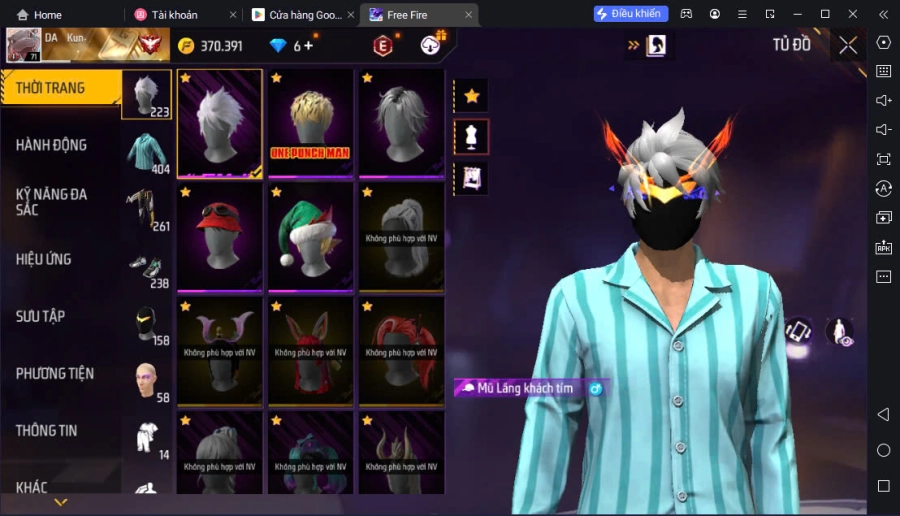Pick the green Santa hat item

click(310, 238)
